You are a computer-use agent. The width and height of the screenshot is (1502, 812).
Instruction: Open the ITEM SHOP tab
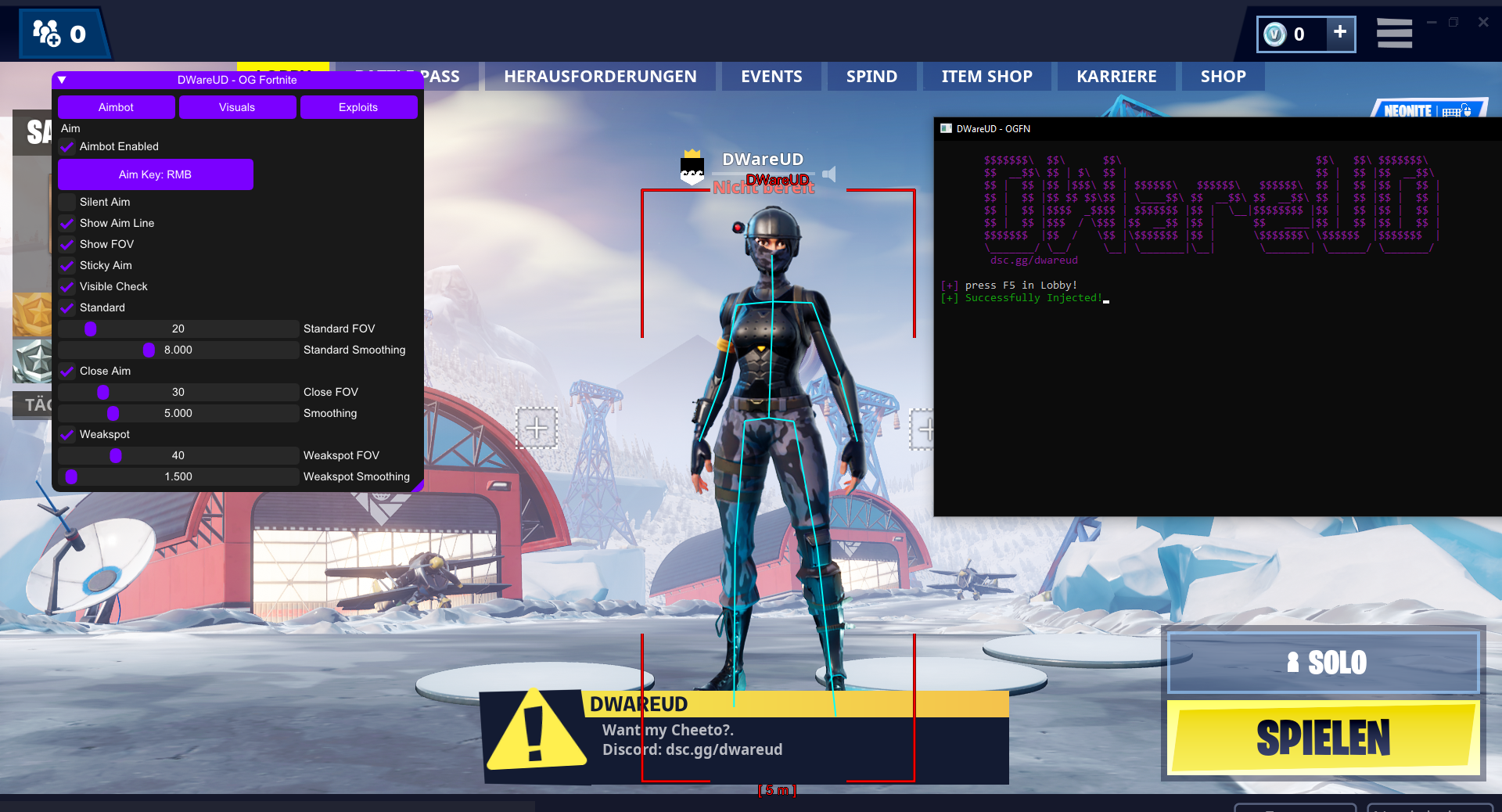[986, 76]
